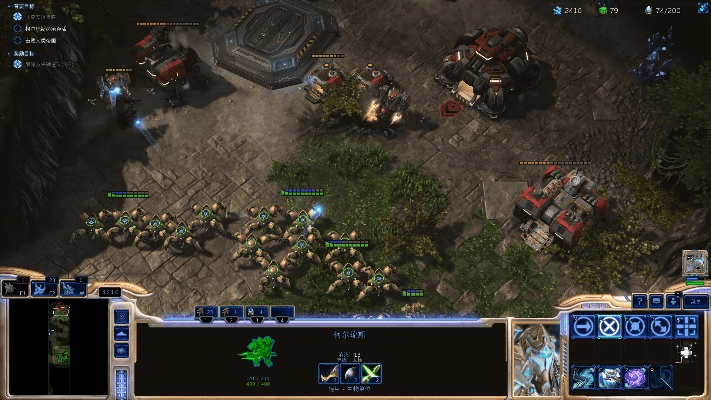
Task: Select control group 2 tab
Action: [232, 314]
